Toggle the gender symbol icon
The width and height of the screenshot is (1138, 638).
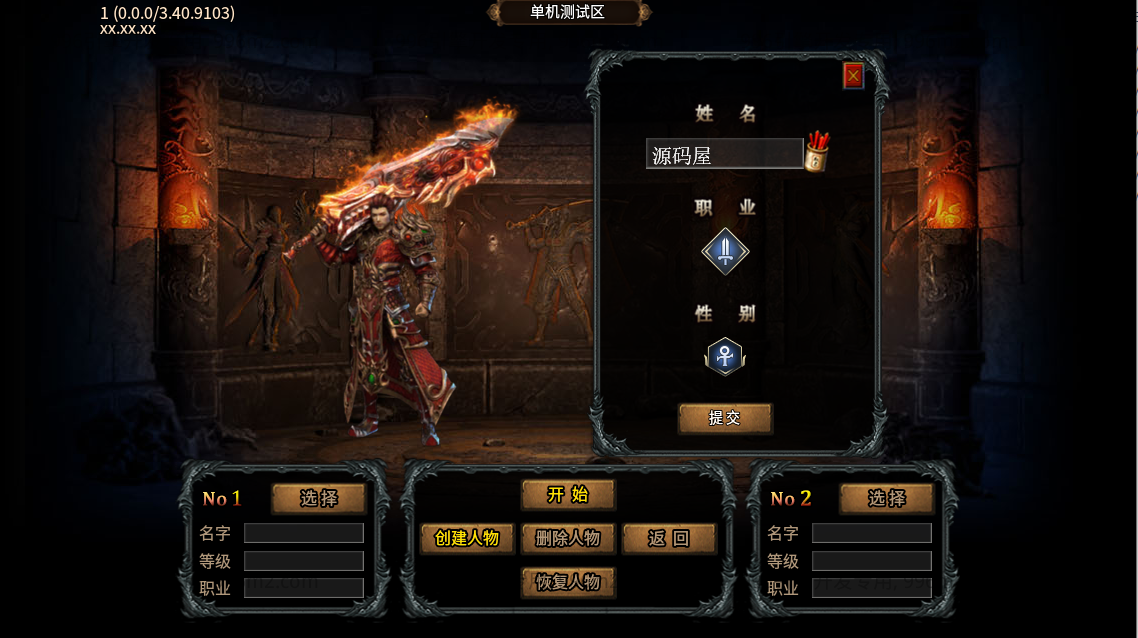[724, 356]
